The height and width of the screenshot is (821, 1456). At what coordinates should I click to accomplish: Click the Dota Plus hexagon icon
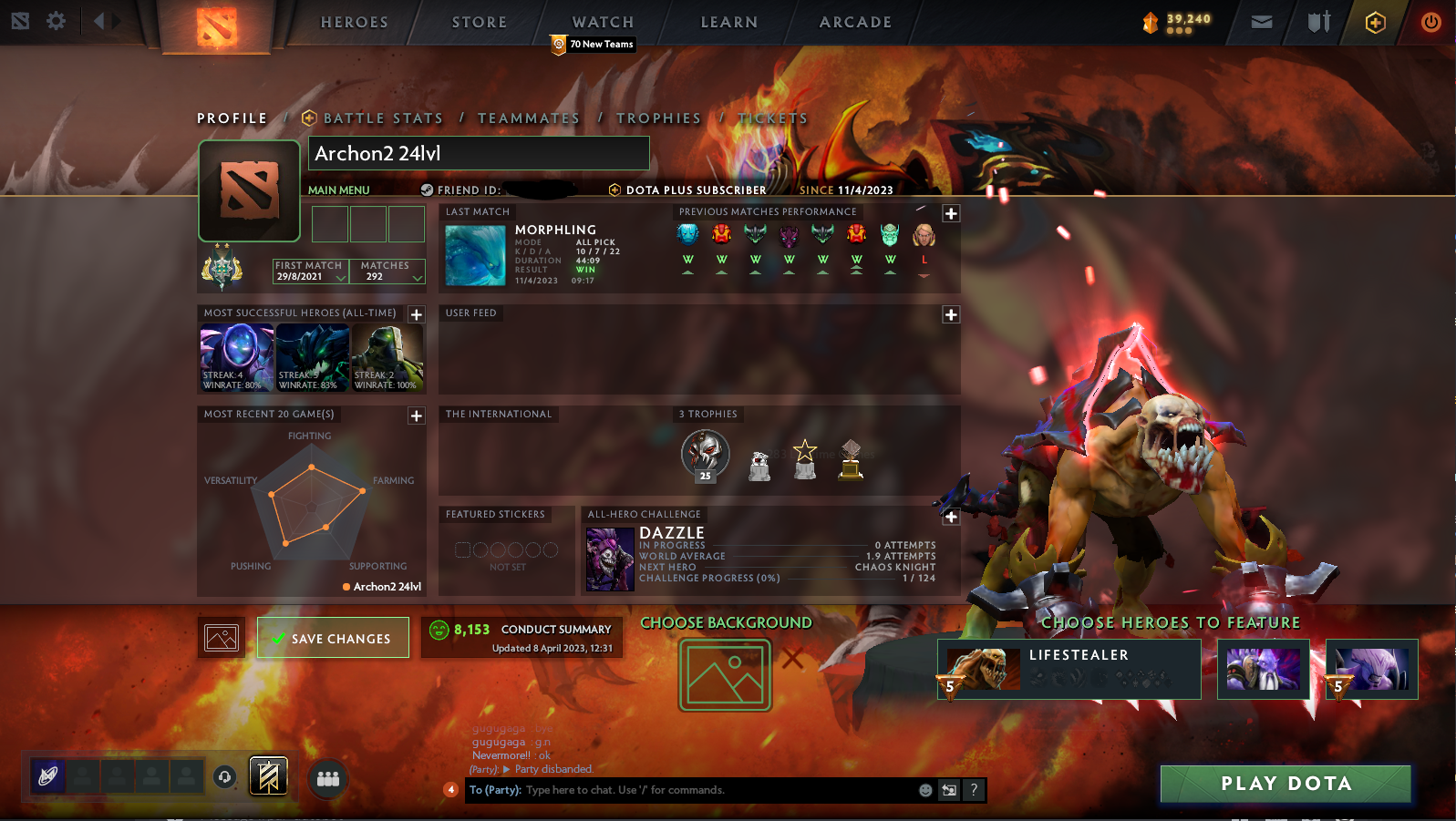(1376, 23)
